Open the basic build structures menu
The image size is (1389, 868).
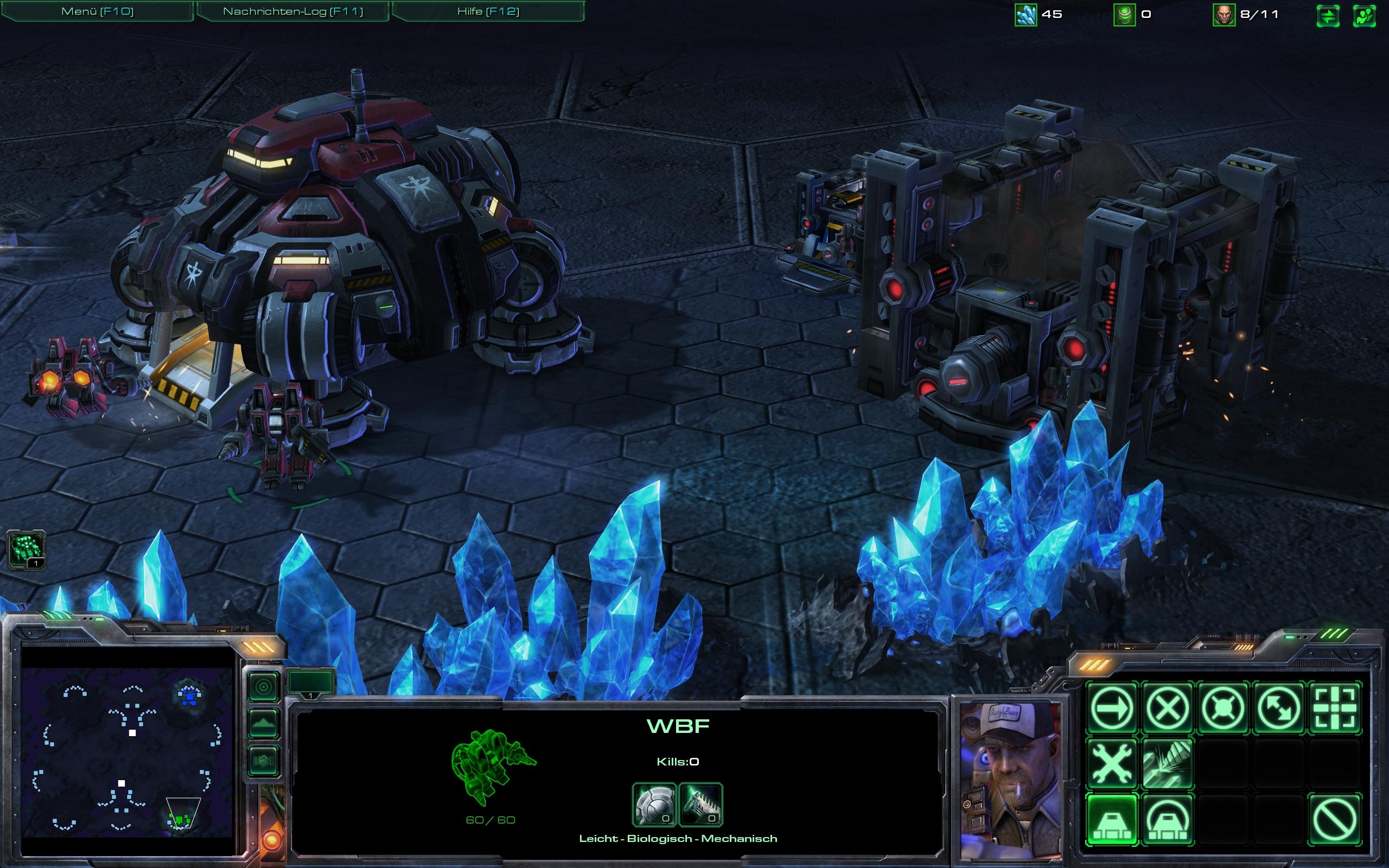click(x=1112, y=819)
